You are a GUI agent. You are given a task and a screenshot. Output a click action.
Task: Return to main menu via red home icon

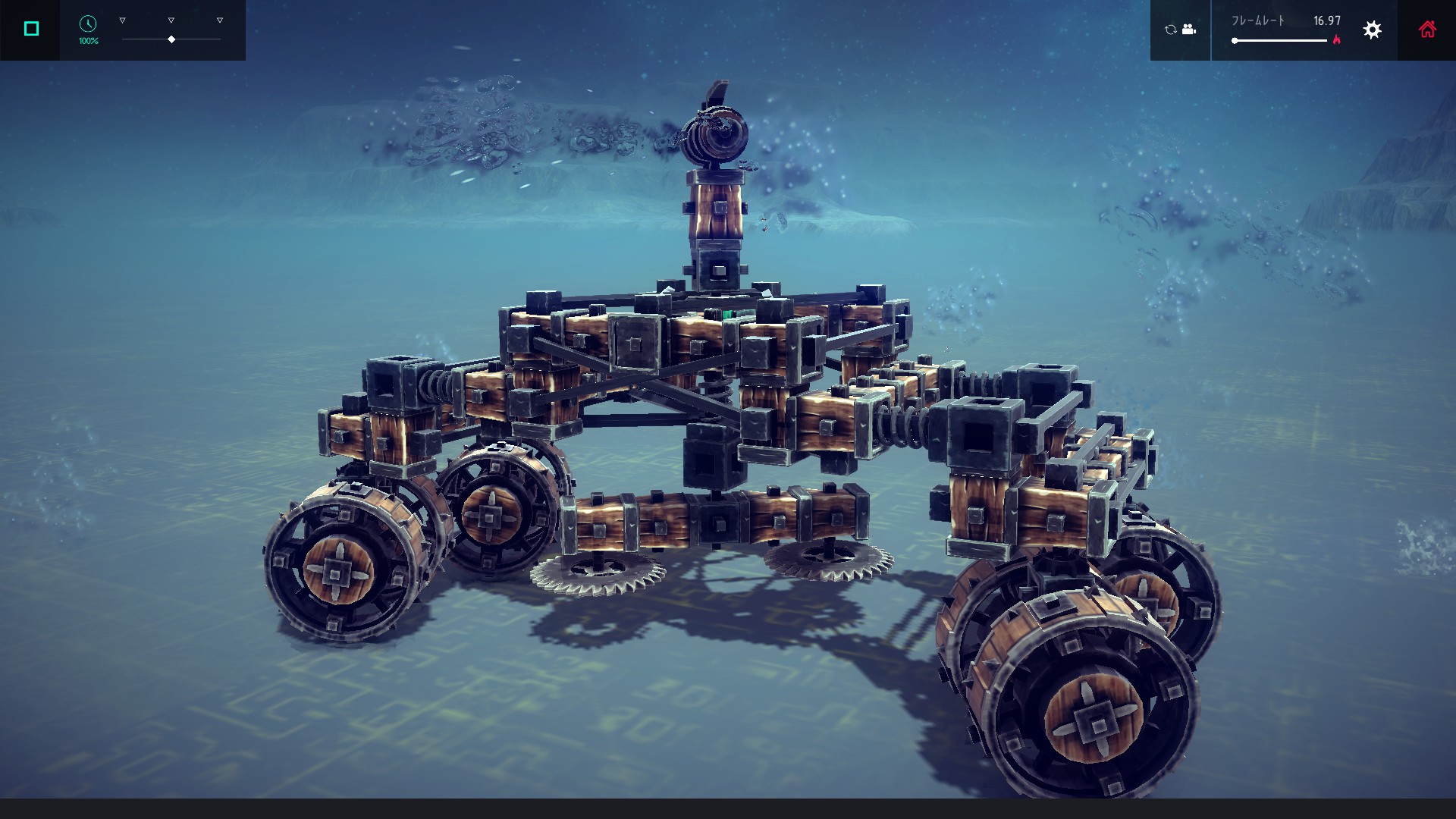(x=1428, y=30)
